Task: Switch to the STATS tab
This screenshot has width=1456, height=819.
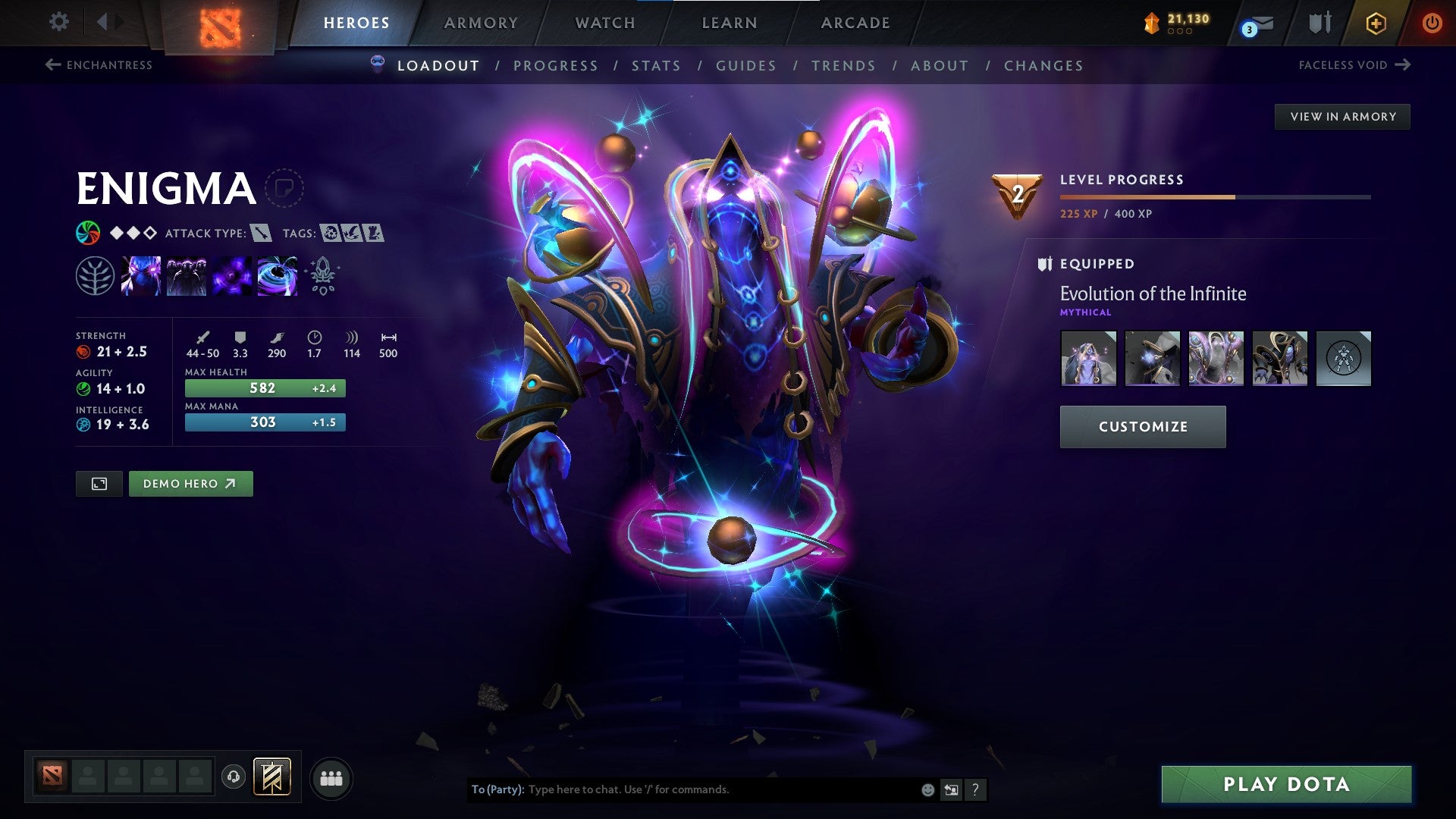Action: [x=657, y=66]
